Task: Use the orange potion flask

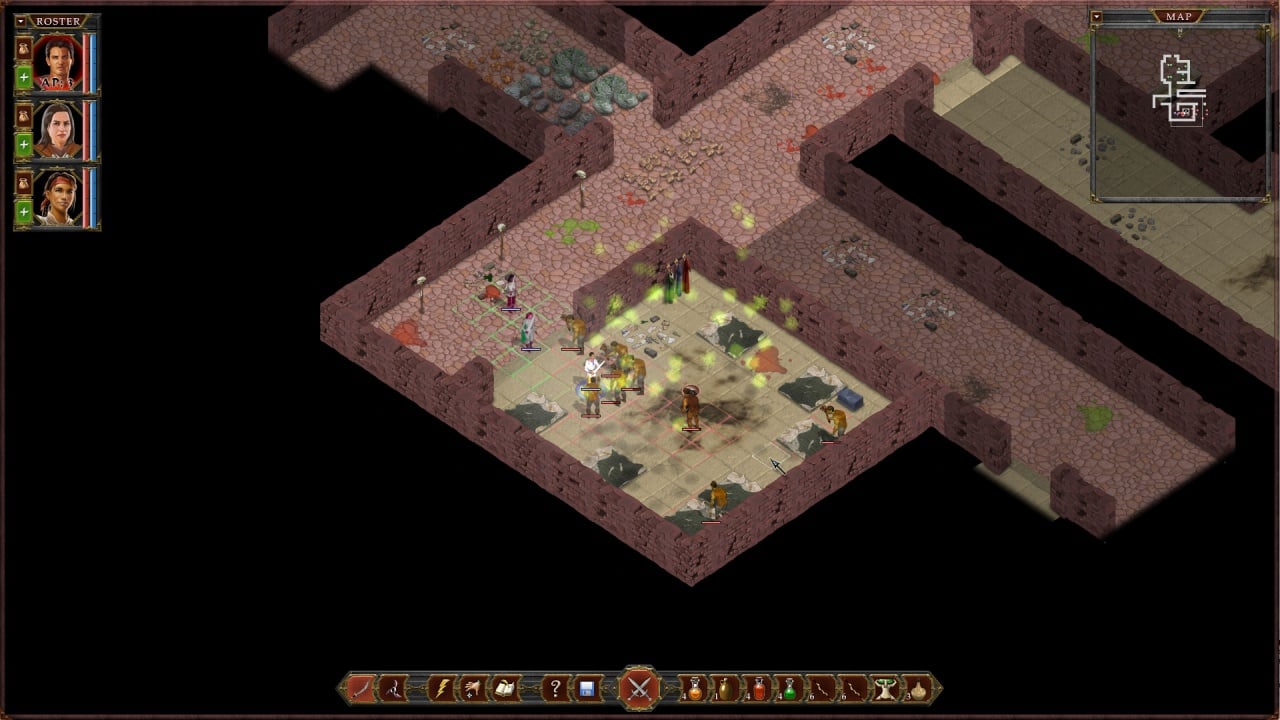Action: [x=694, y=688]
